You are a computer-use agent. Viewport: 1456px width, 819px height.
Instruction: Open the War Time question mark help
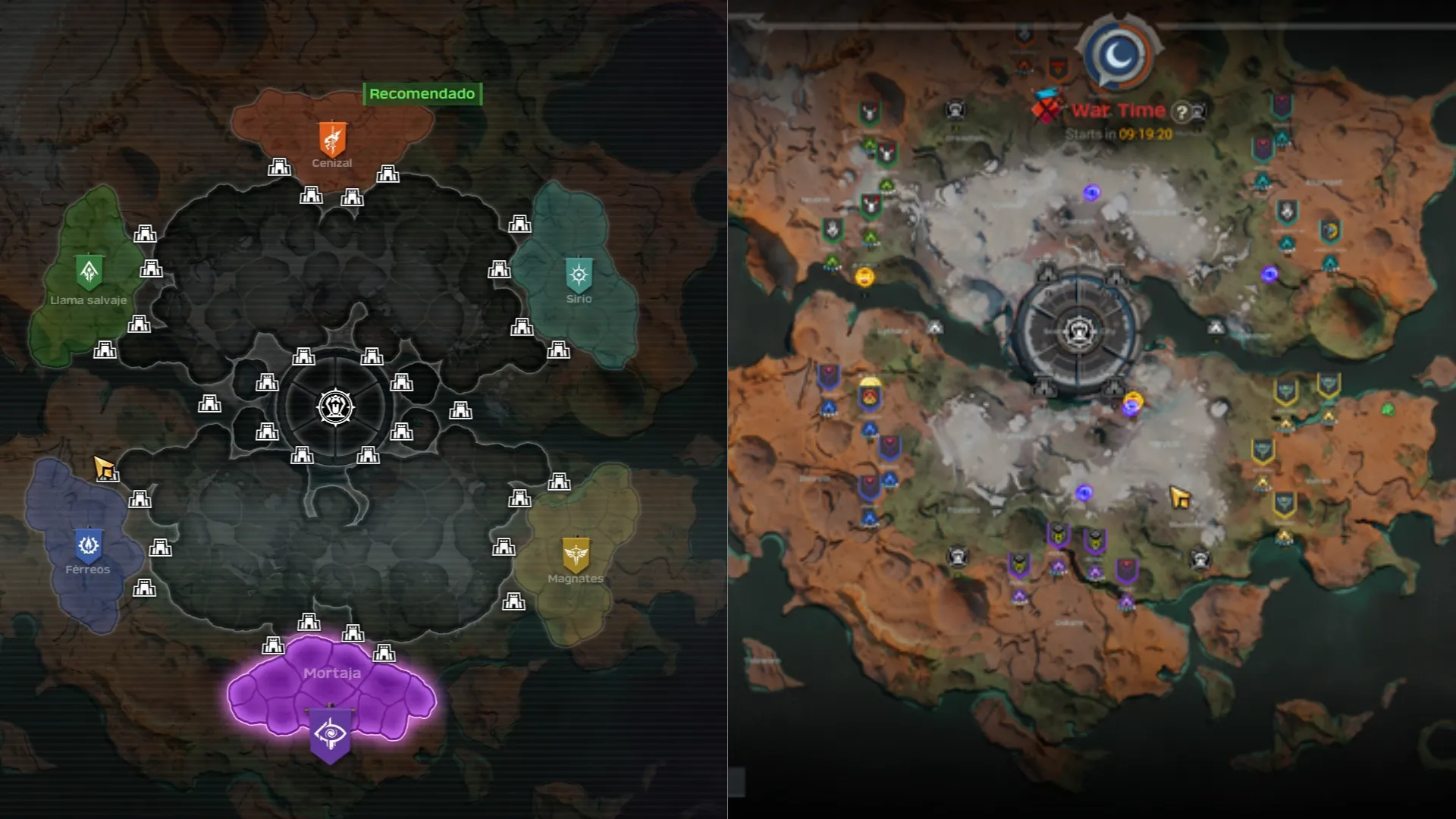pos(1181,112)
